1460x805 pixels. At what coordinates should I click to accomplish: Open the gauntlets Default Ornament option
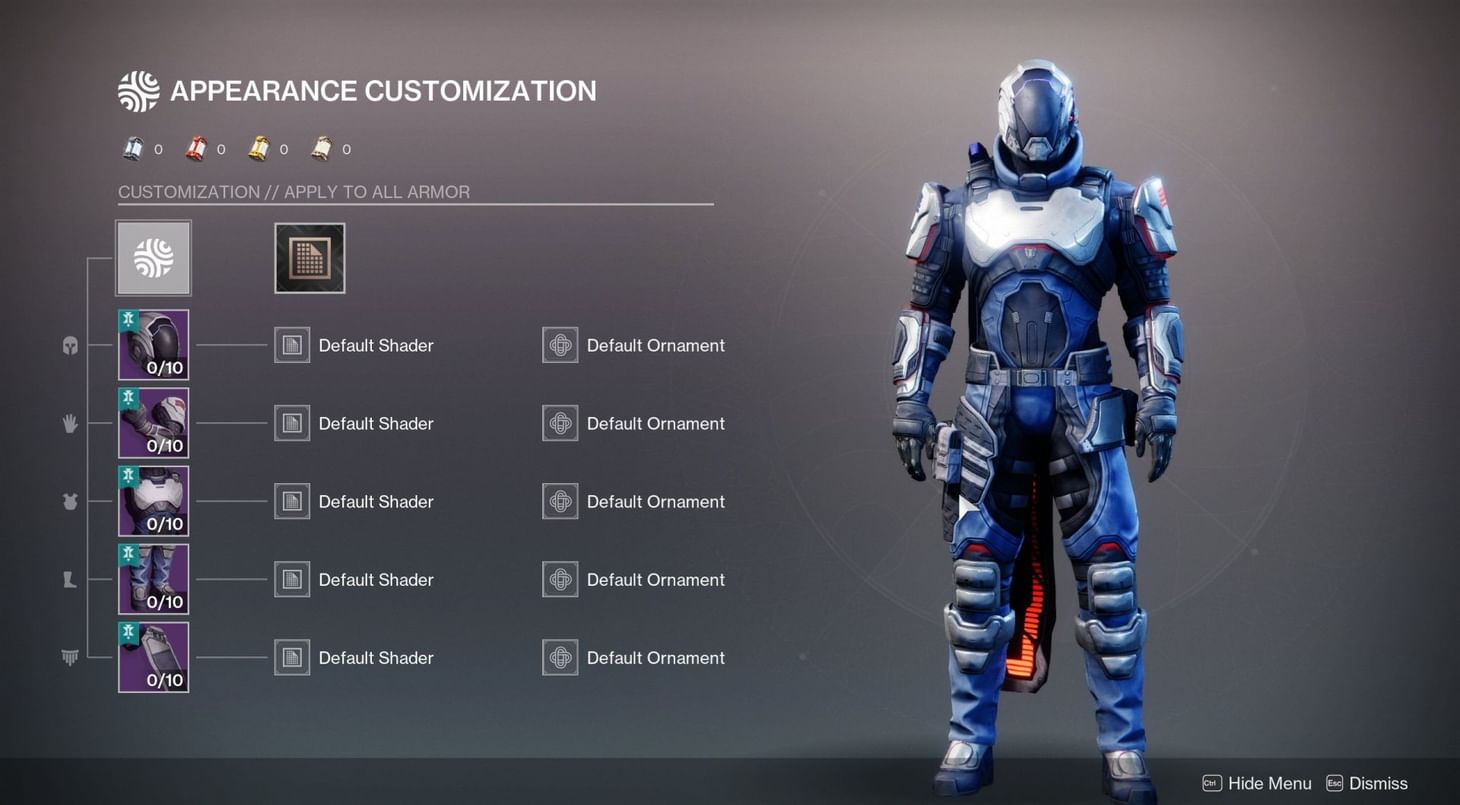click(x=559, y=422)
